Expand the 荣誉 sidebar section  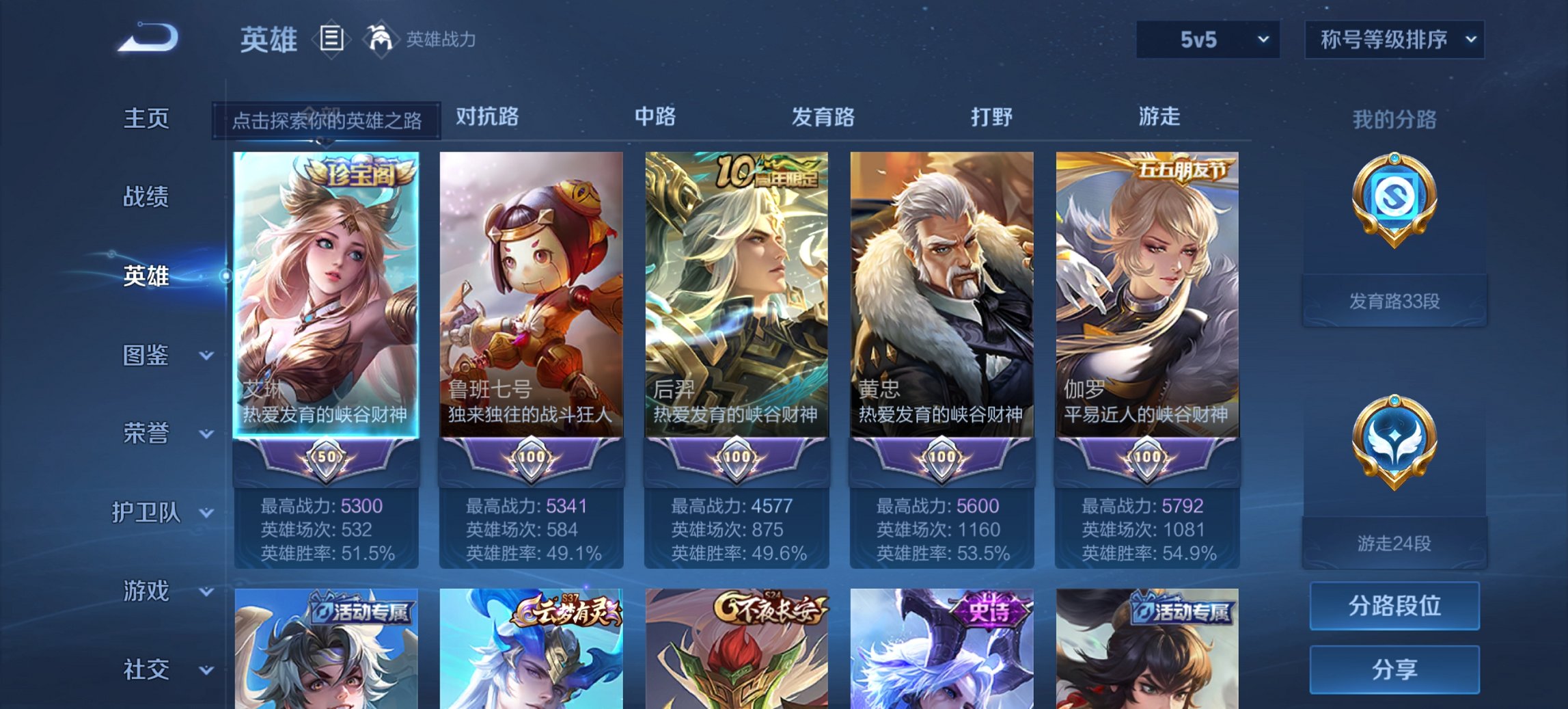point(148,432)
